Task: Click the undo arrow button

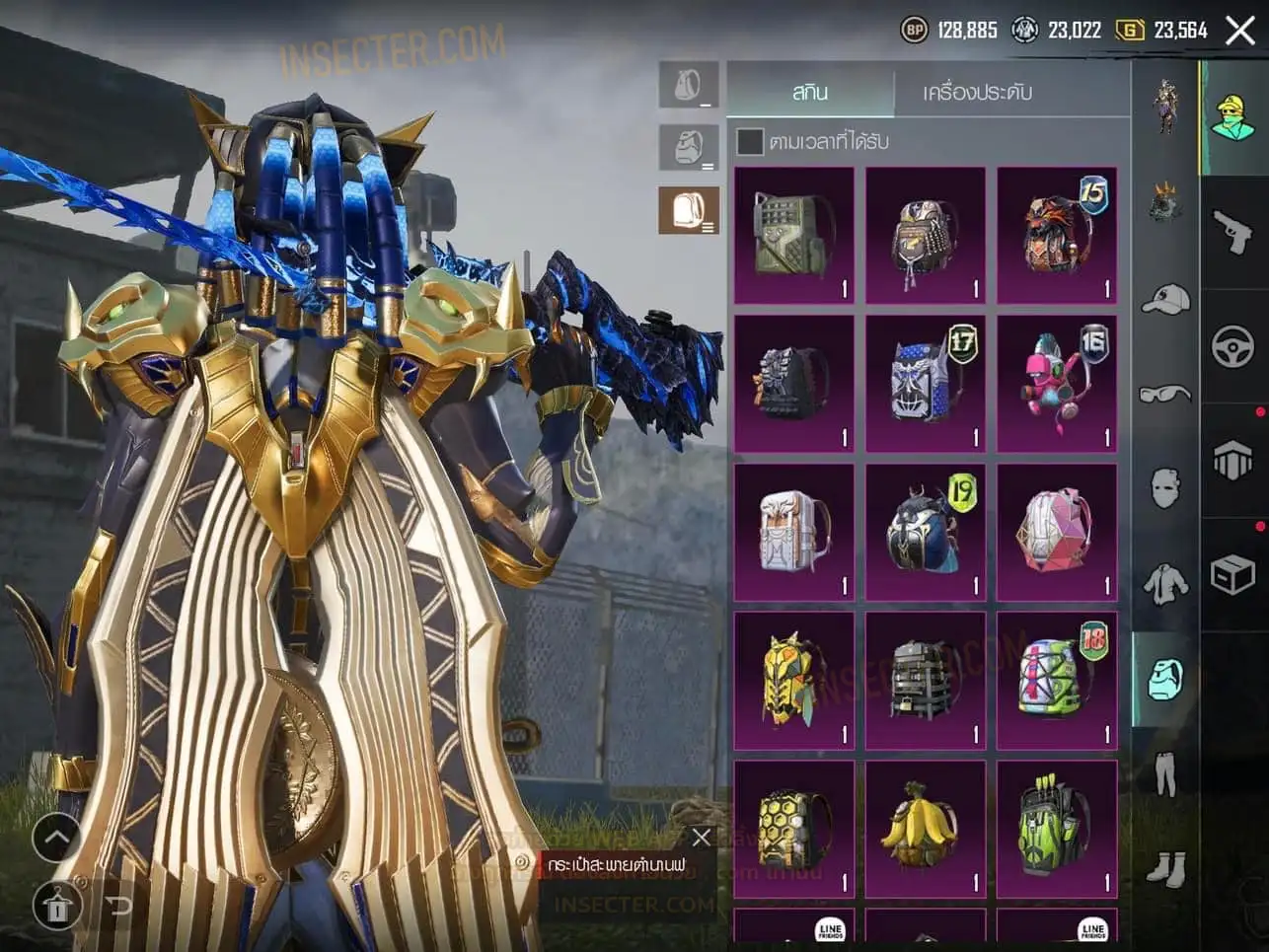Action: tap(118, 906)
